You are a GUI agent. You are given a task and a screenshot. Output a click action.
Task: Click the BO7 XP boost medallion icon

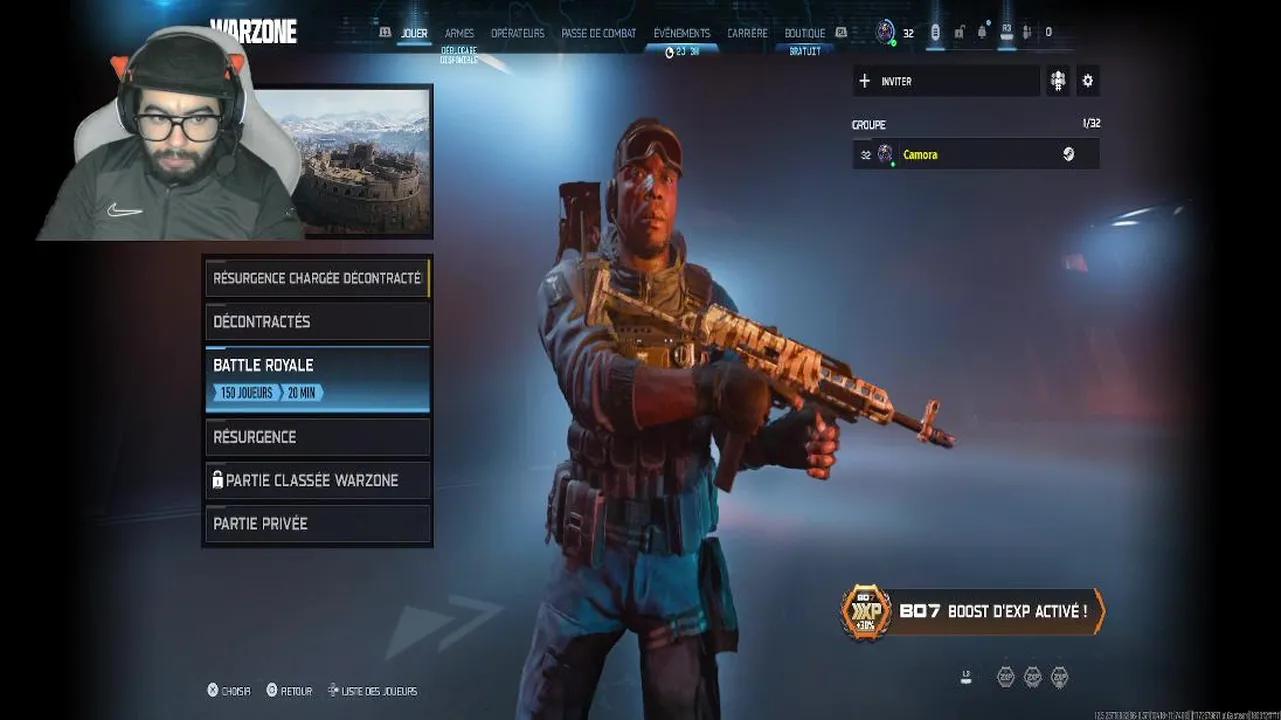tap(864, 611)
